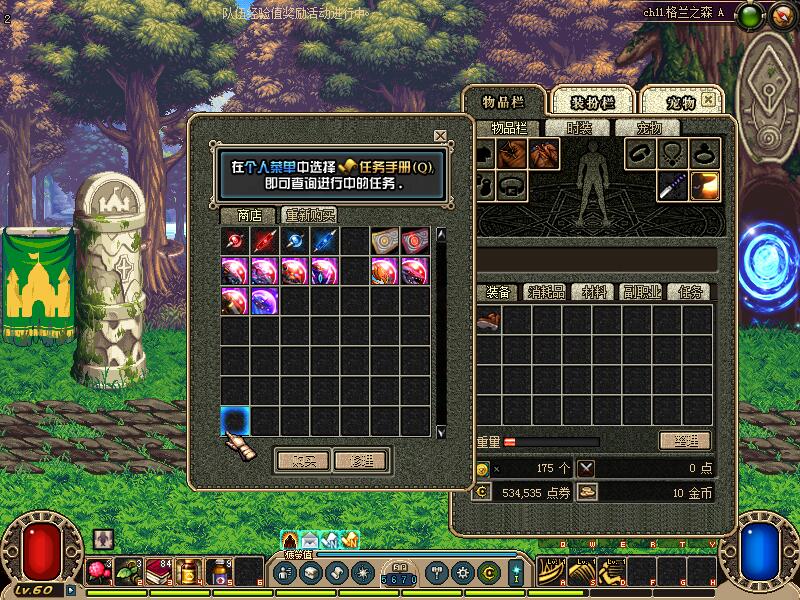Open the 时装 fashion sub-tab

pyautogui.click(x=579, y=128)
